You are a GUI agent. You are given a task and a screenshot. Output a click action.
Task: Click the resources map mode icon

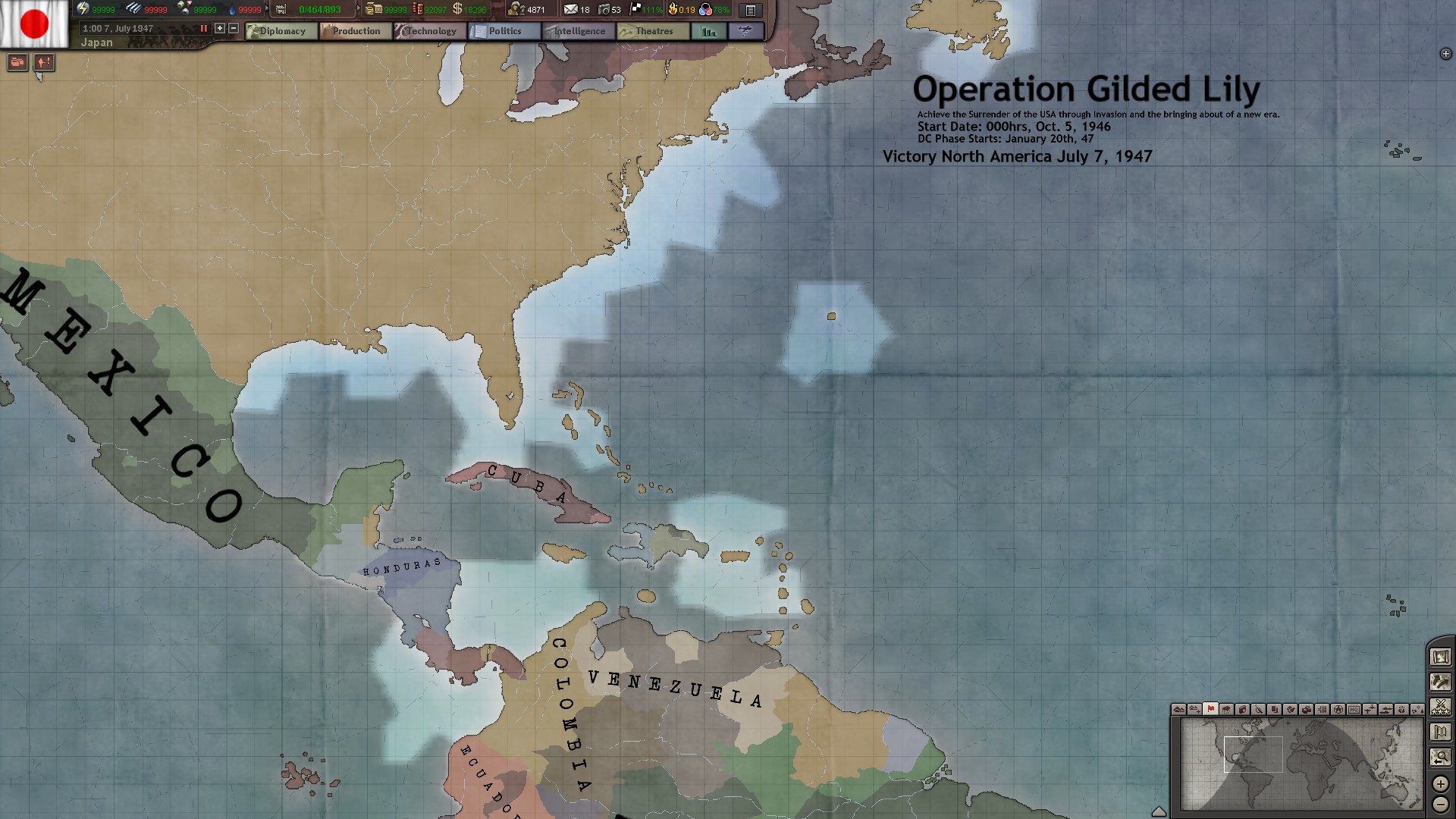coord(1243,710)
